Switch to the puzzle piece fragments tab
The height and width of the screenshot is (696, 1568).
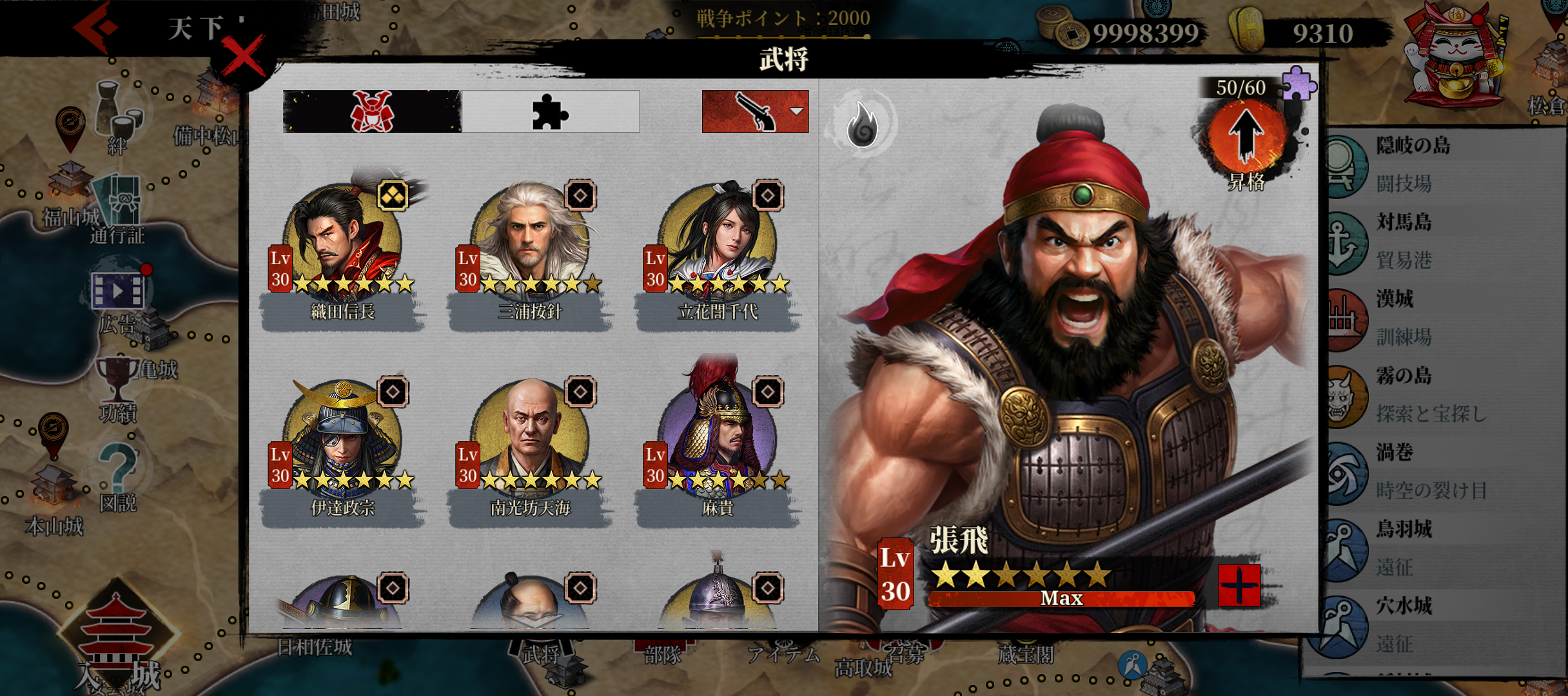pyautogui.click(x=550, y=112)
